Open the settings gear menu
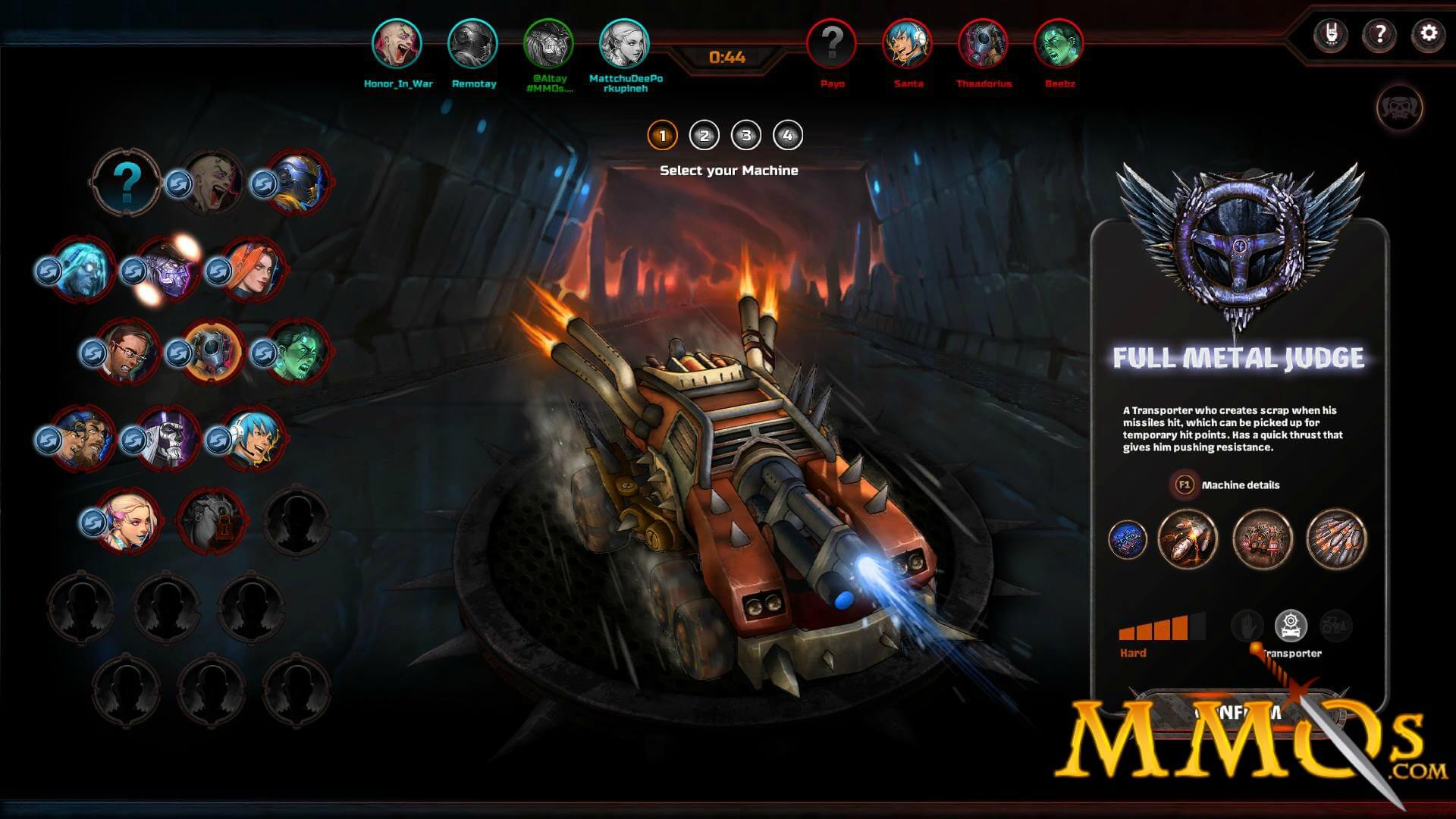Screen dimensions: 1456x819 (x=1428, y=34)
